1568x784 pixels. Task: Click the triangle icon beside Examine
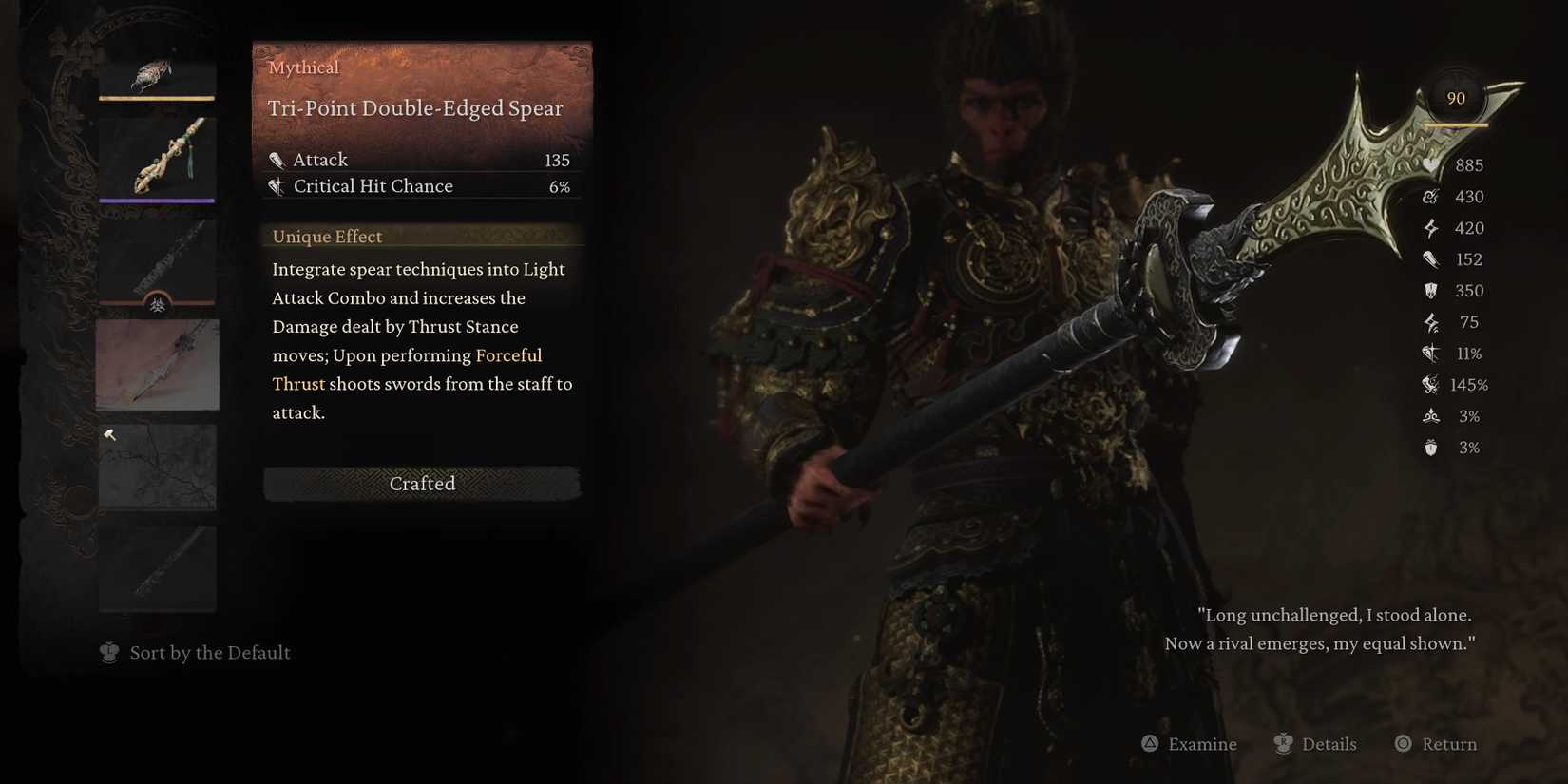1151,744
